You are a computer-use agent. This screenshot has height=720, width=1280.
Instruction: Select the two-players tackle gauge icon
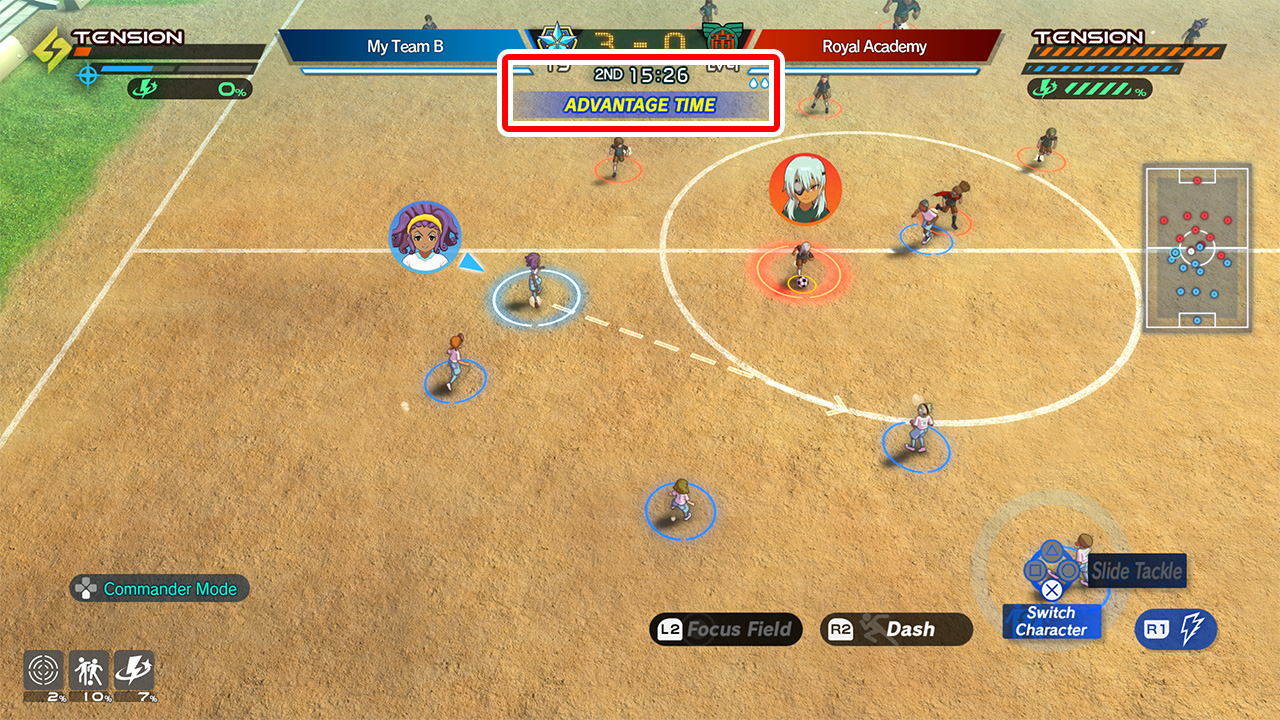pos(89,670)
